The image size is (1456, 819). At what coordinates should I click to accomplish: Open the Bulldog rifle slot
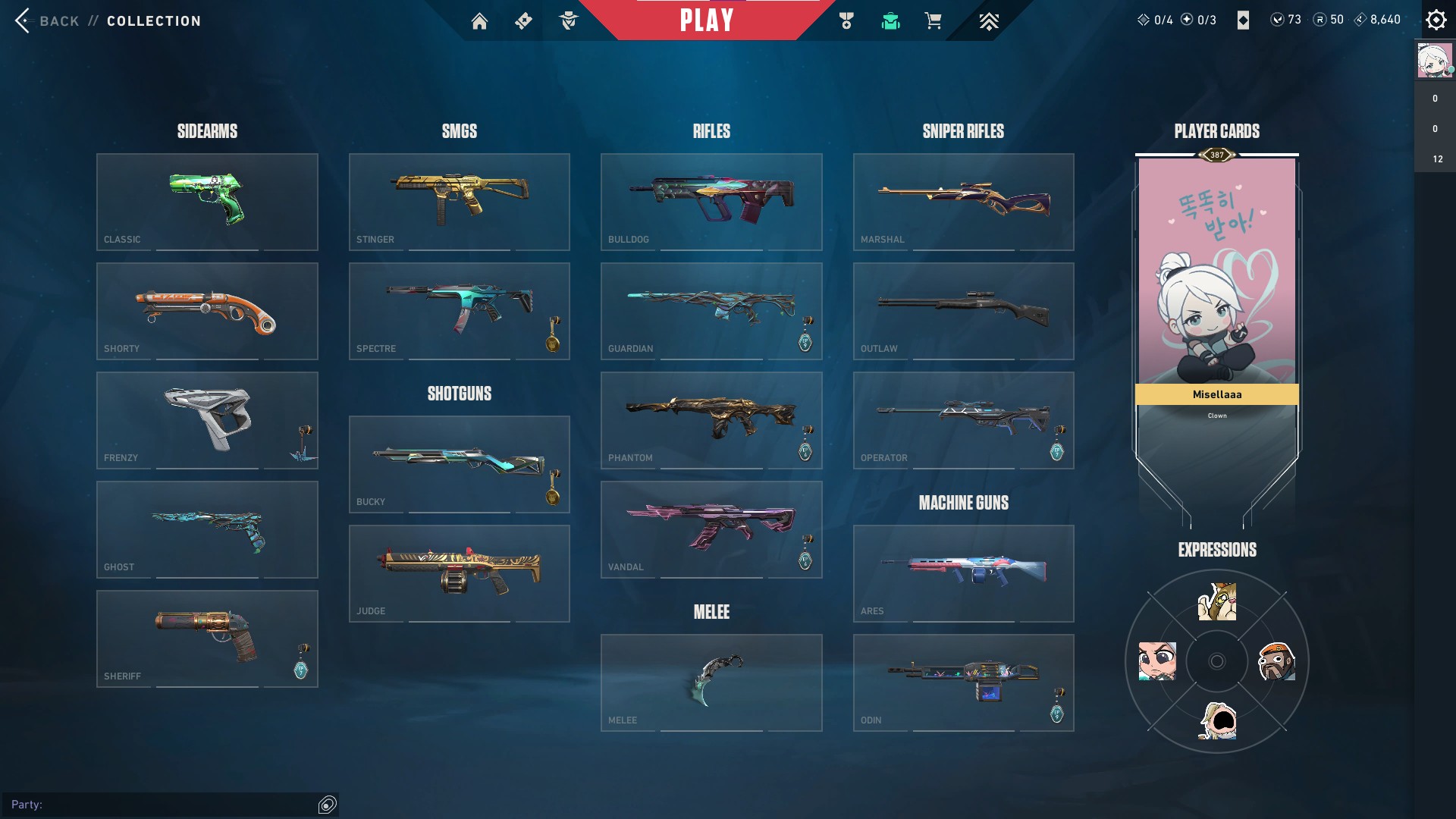point(711,202)
